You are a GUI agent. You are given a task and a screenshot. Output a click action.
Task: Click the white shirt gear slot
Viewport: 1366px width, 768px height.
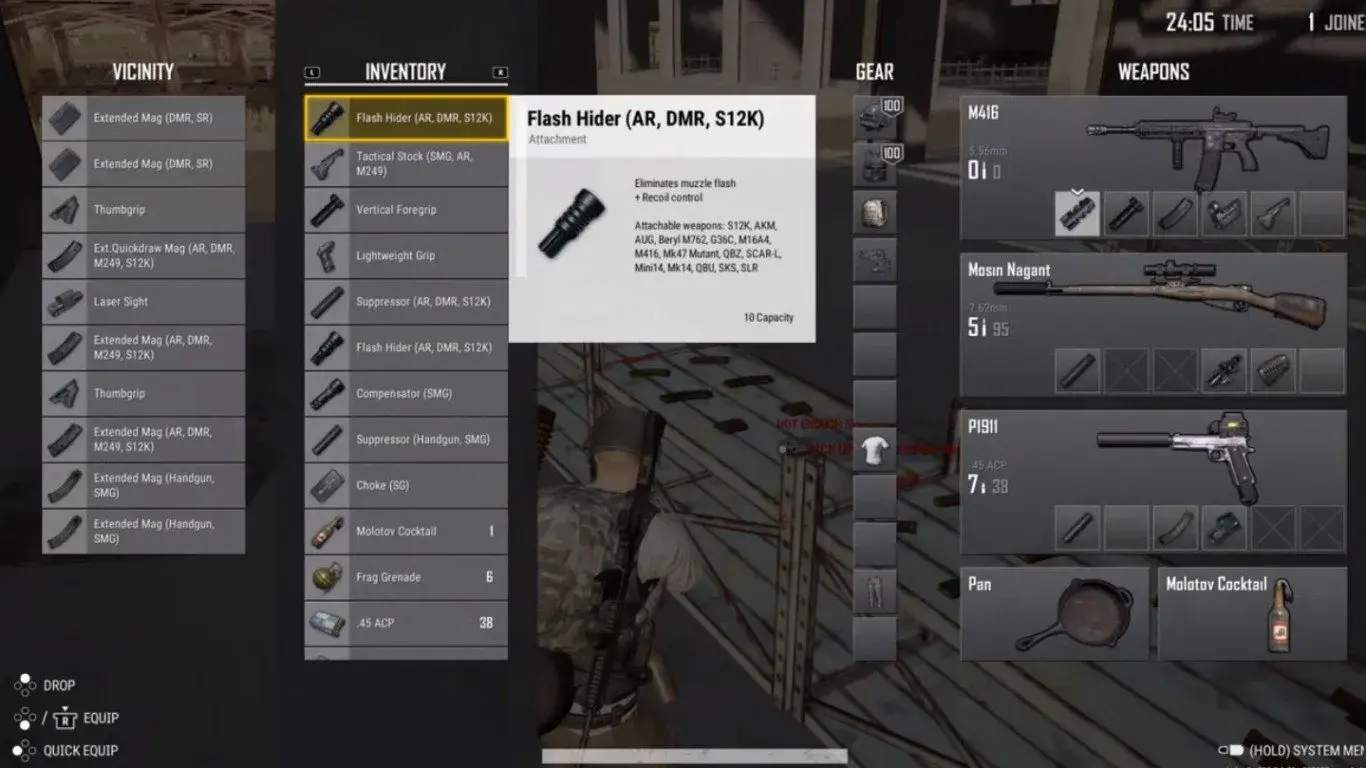tap(874, 451)
